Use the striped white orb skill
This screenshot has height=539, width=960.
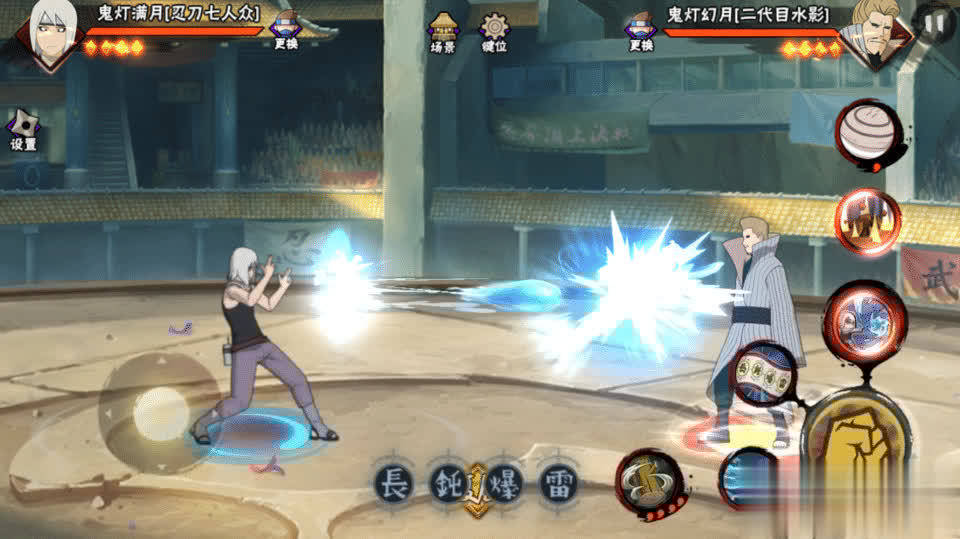point(864,134)
